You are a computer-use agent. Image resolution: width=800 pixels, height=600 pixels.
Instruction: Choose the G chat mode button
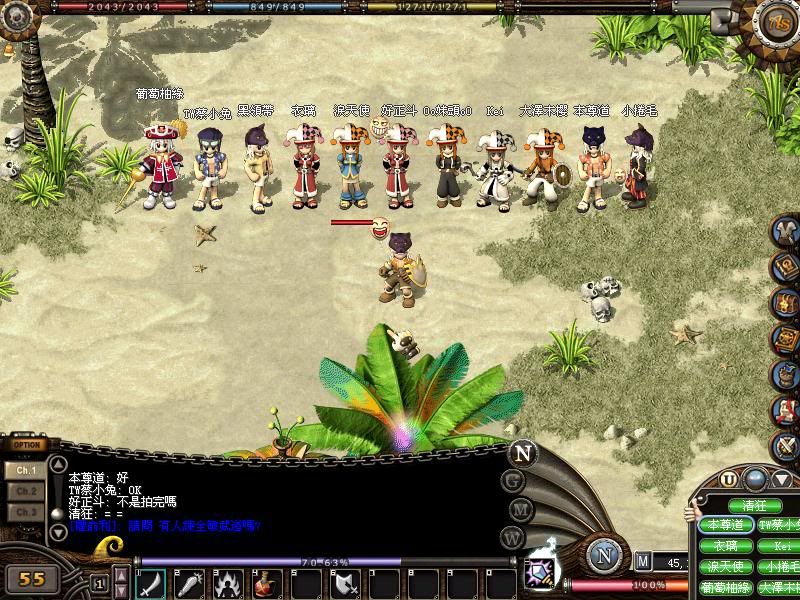pos(514,480)
